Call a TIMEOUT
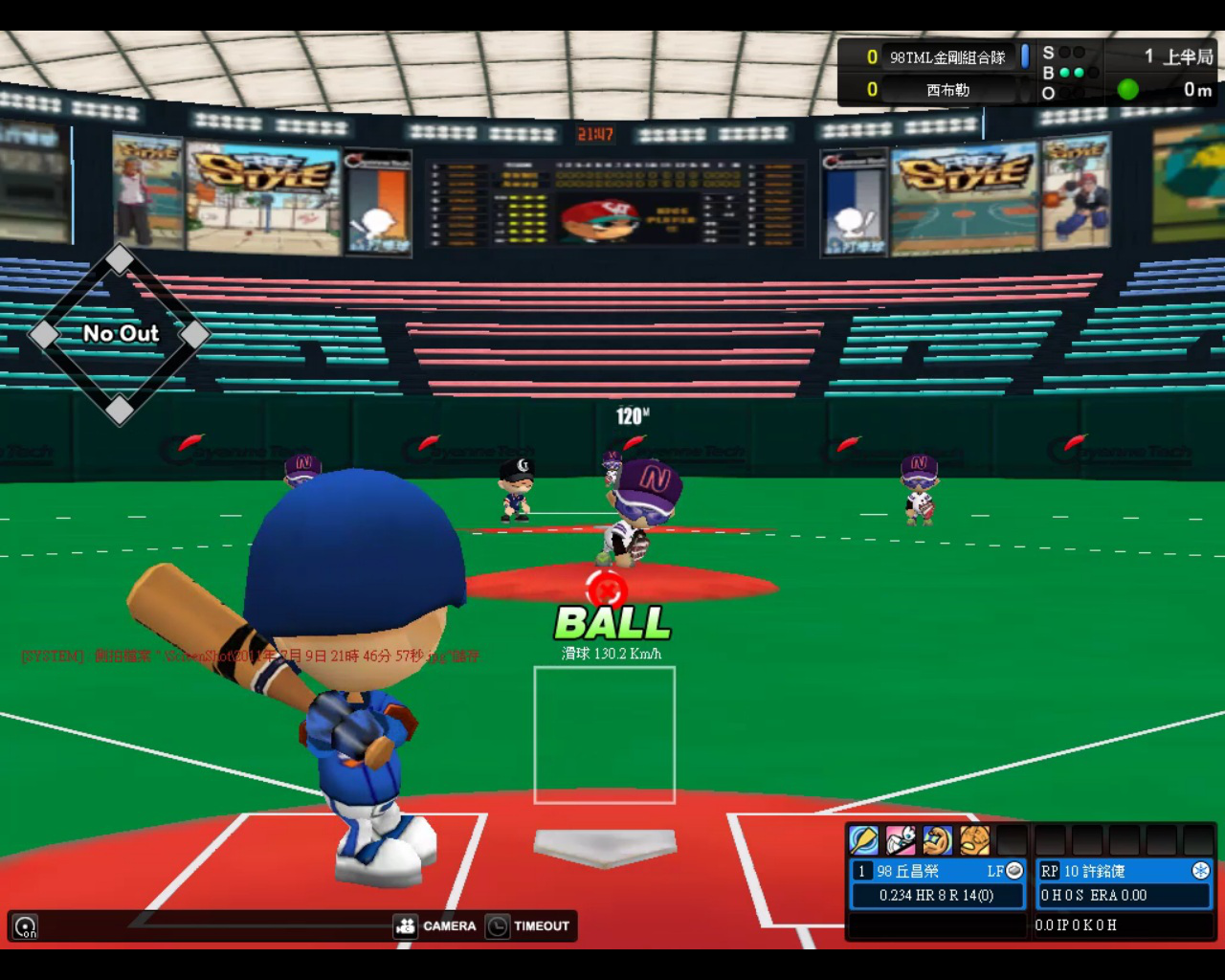1225x980 pixels. coord(528,925)
